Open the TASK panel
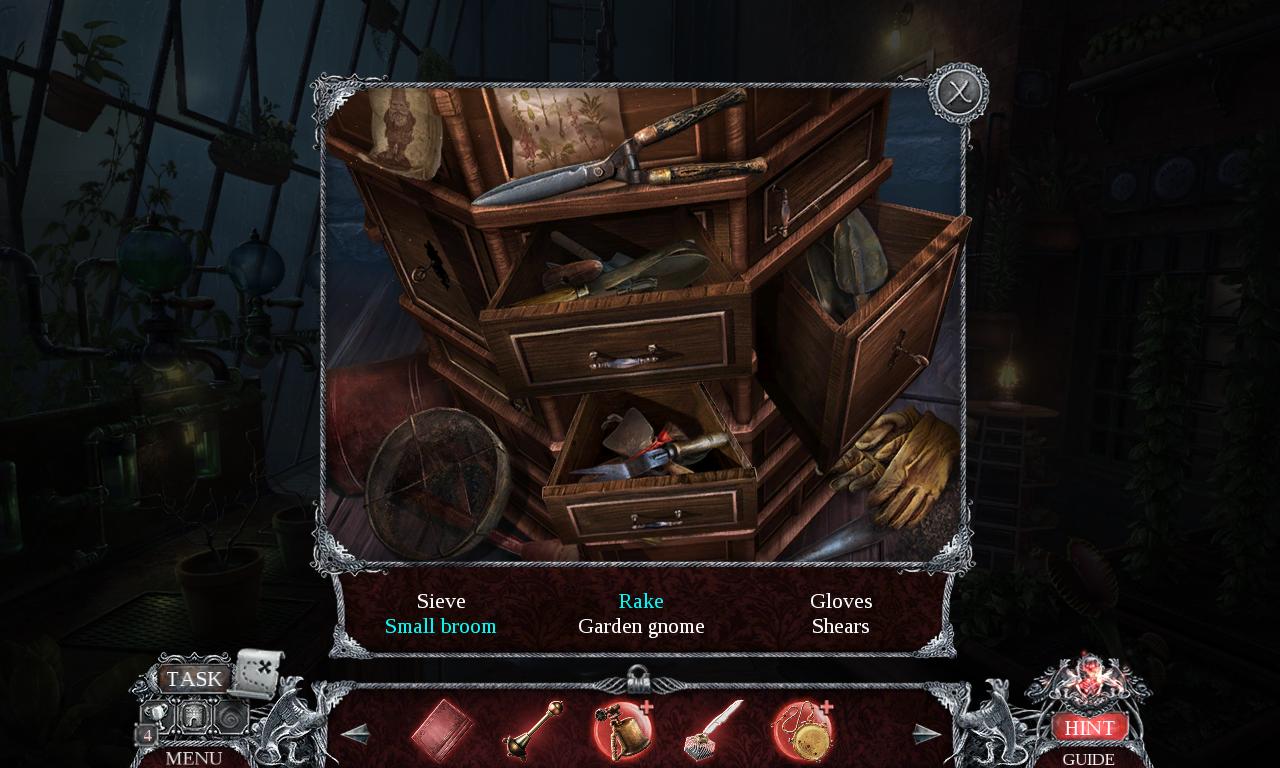The width and height of the screenshot is (1280, 768). [194, 678]
